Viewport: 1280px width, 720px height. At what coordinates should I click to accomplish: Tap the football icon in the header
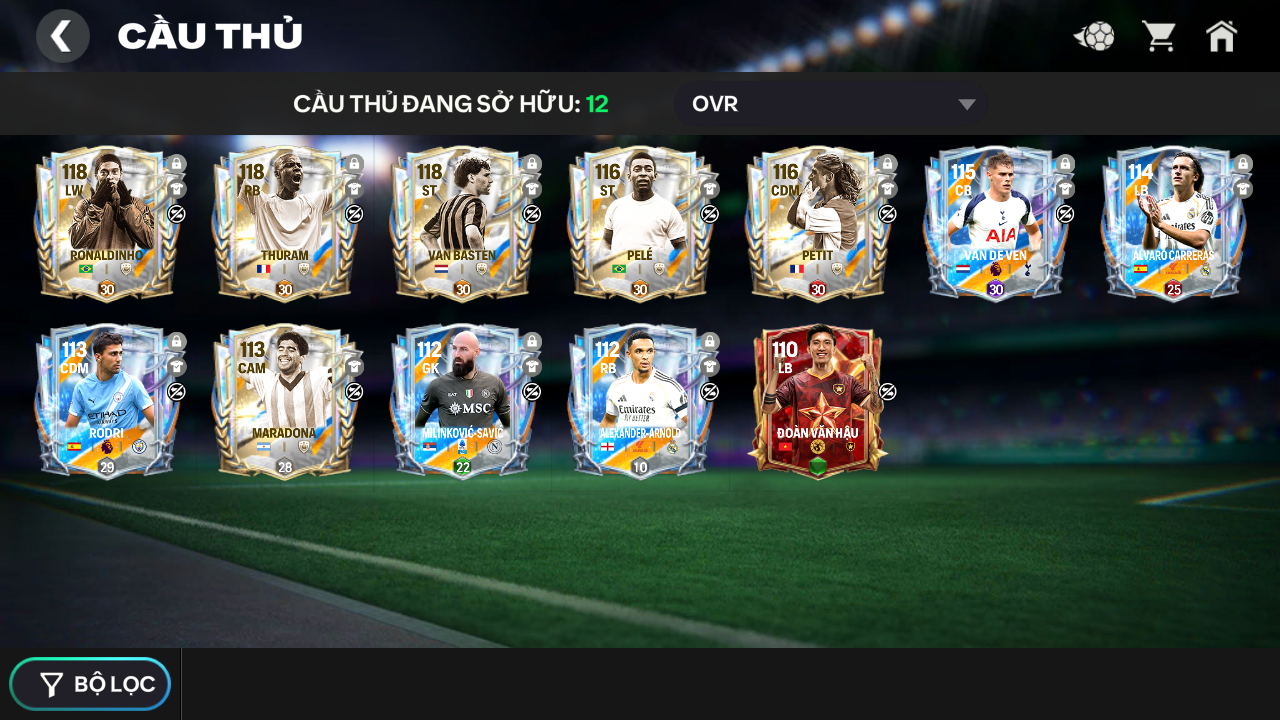[x=1095, y=37]
